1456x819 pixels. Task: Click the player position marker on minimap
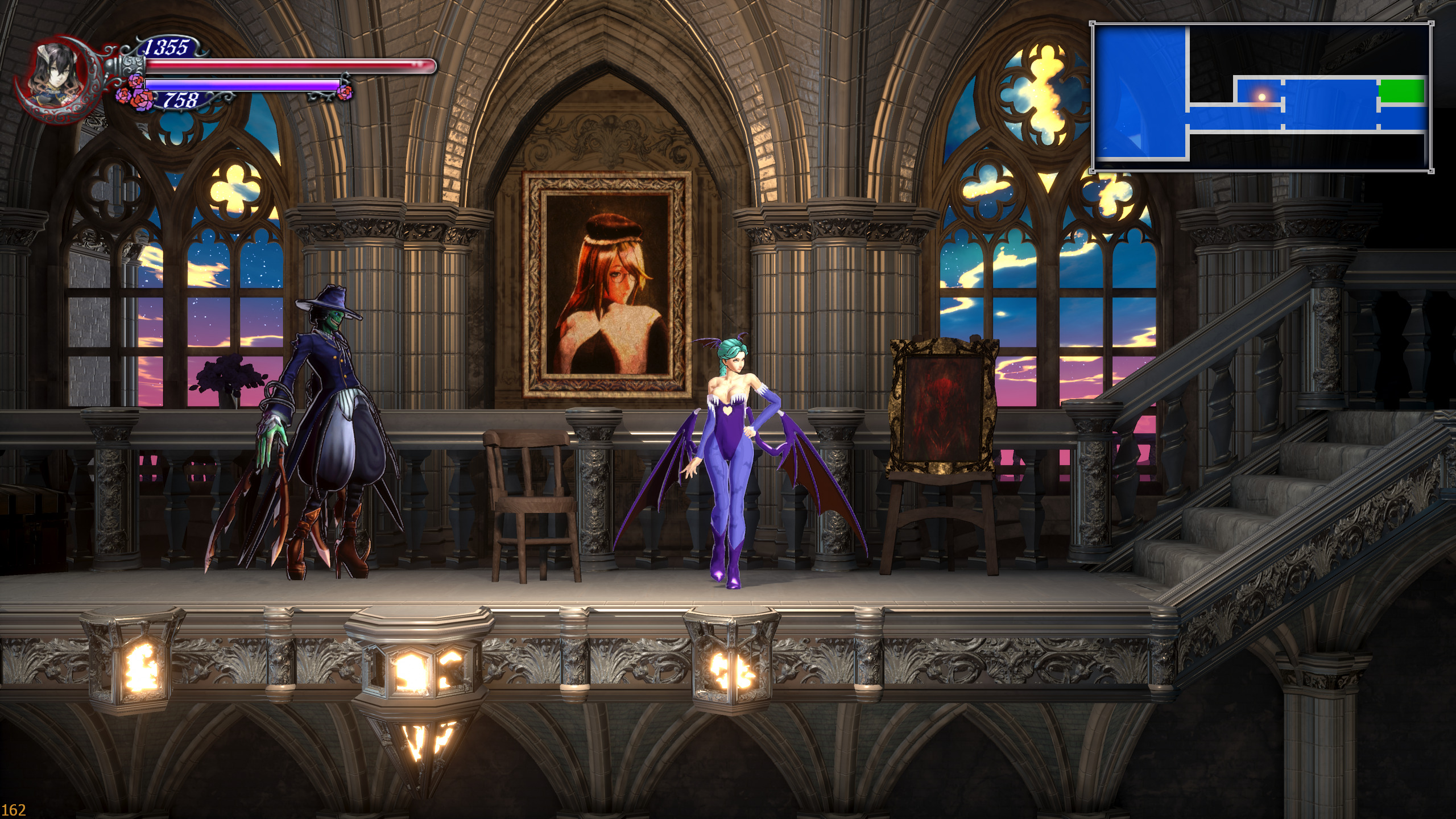pos(1262,97)
